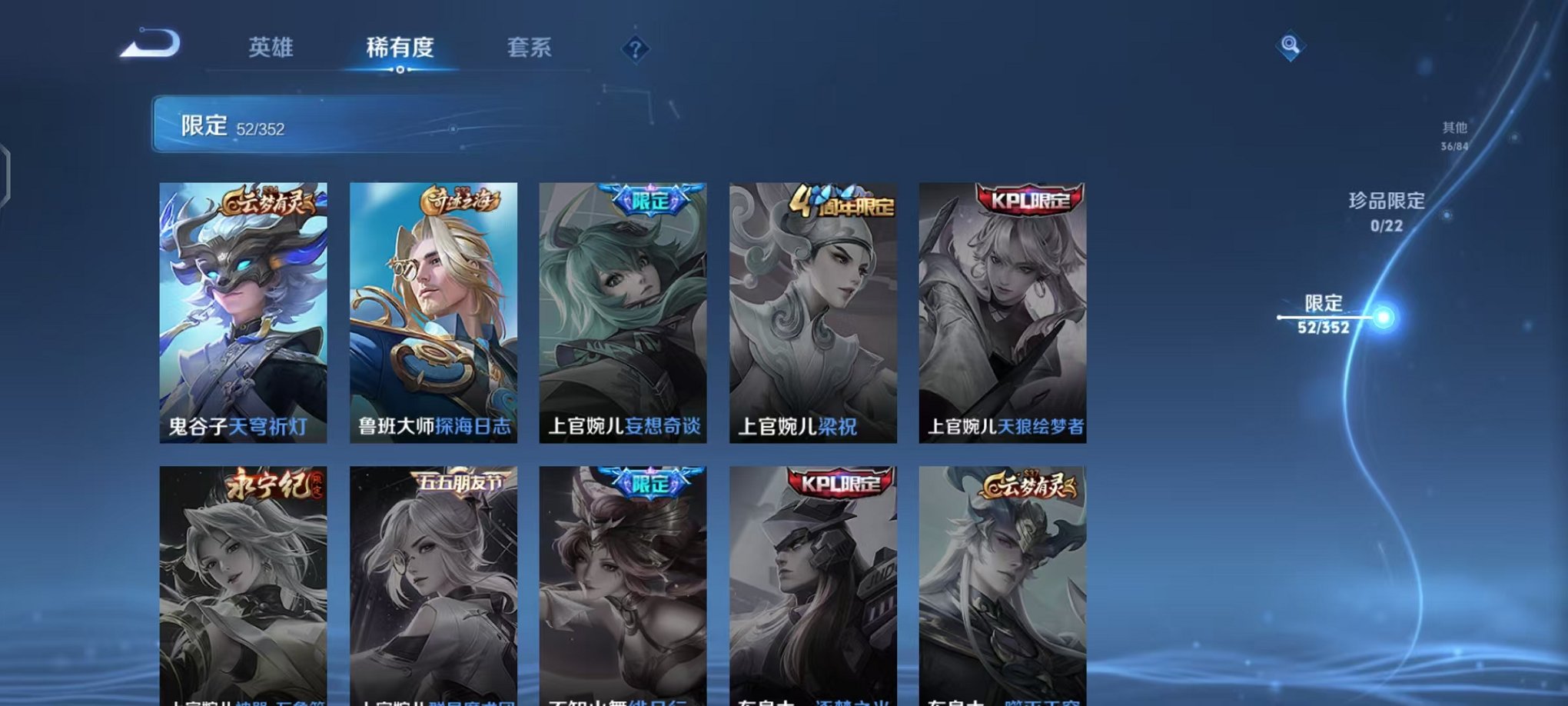Open the help question mark icon

point(635,51)
